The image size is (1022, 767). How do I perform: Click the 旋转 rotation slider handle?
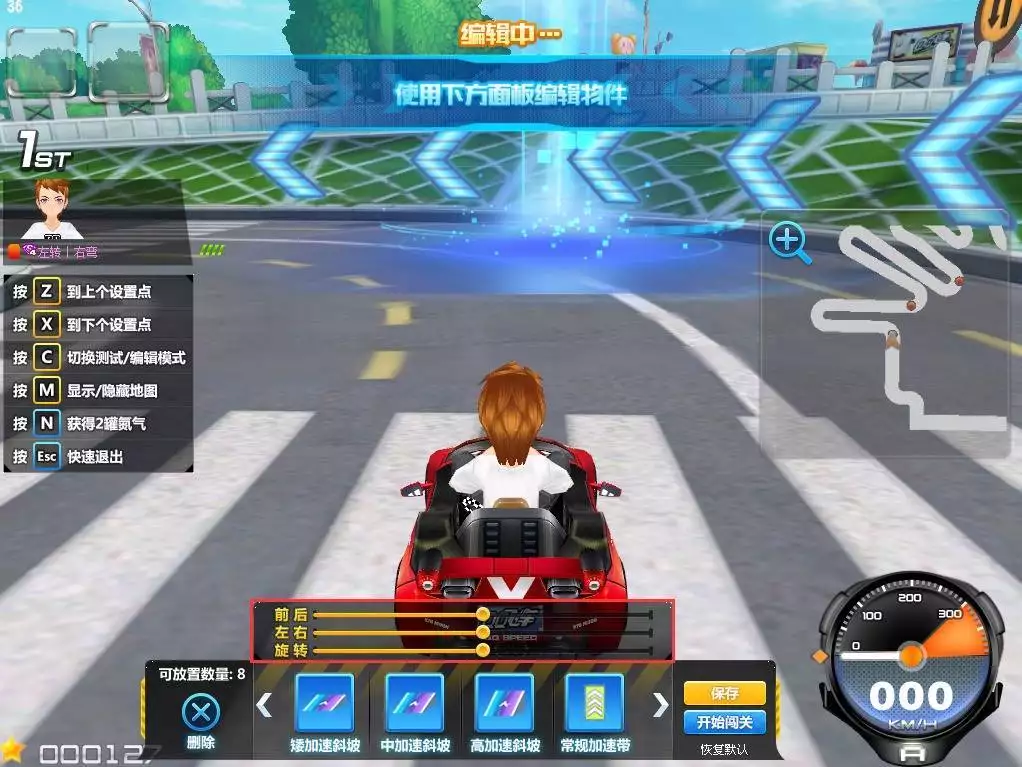(483, 650)
